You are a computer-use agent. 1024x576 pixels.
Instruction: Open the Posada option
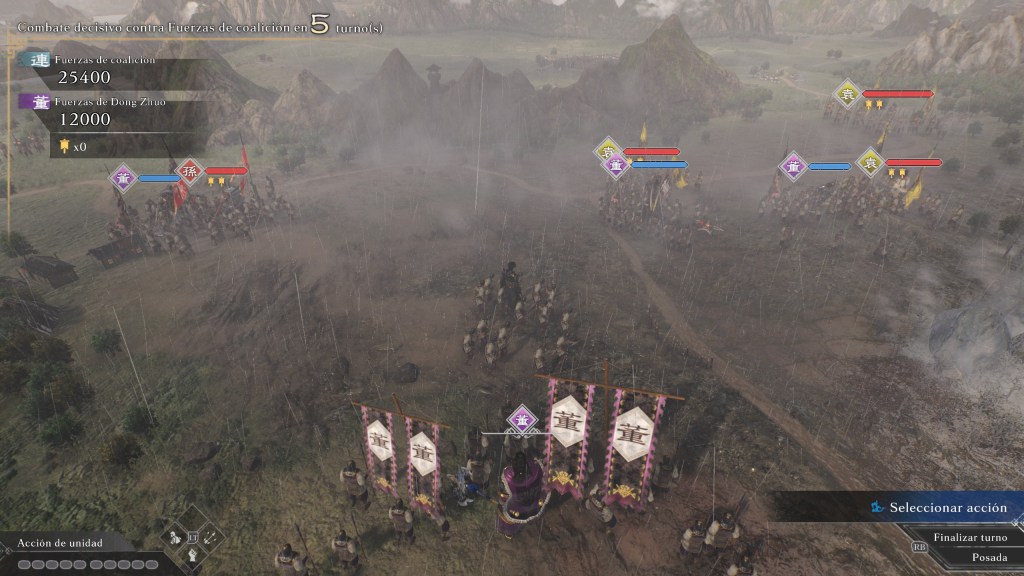pos(988,557)
